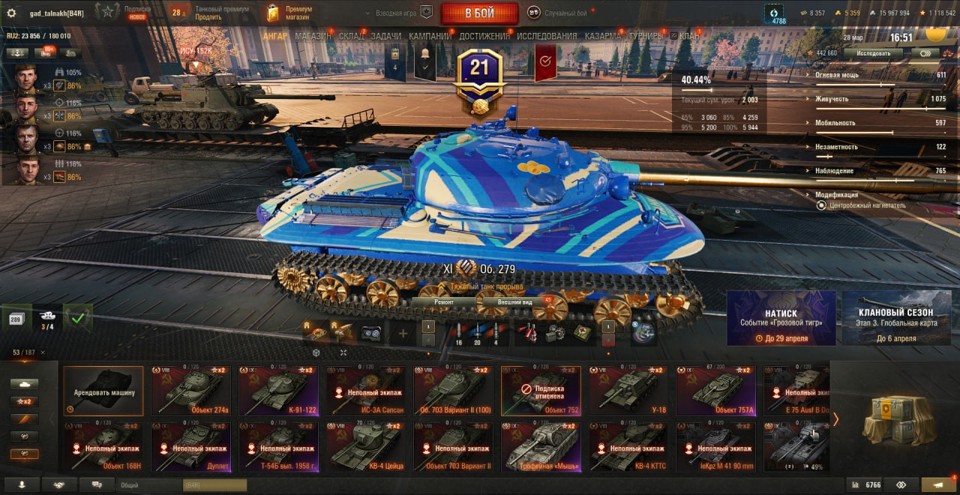
Task: Open the ЗАДАЧИ tab
Action: click(386, 36)
